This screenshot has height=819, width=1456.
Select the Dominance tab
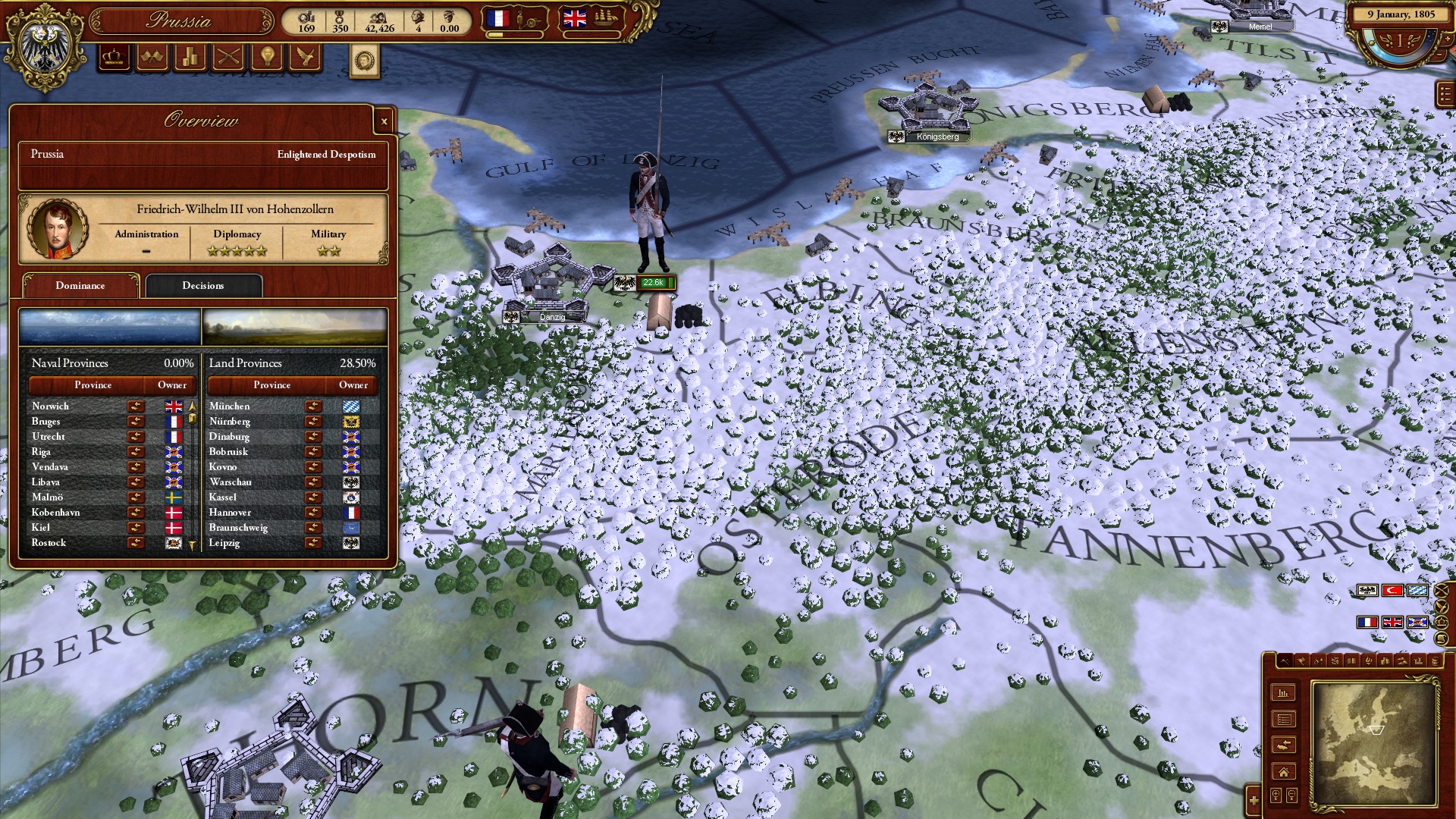click(x=80, y=286)
